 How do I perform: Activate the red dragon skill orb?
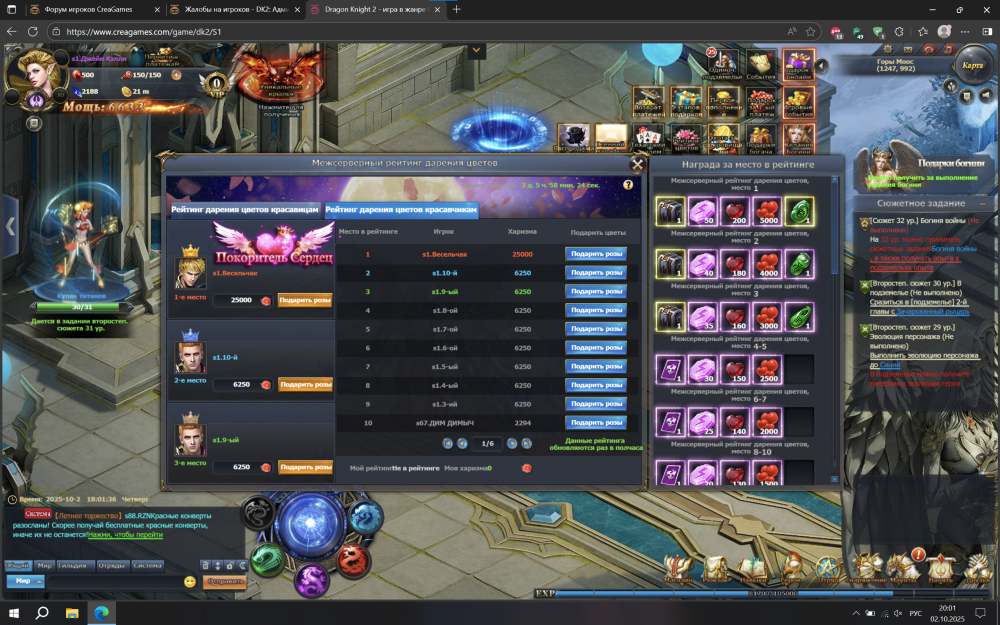point(352,560)
